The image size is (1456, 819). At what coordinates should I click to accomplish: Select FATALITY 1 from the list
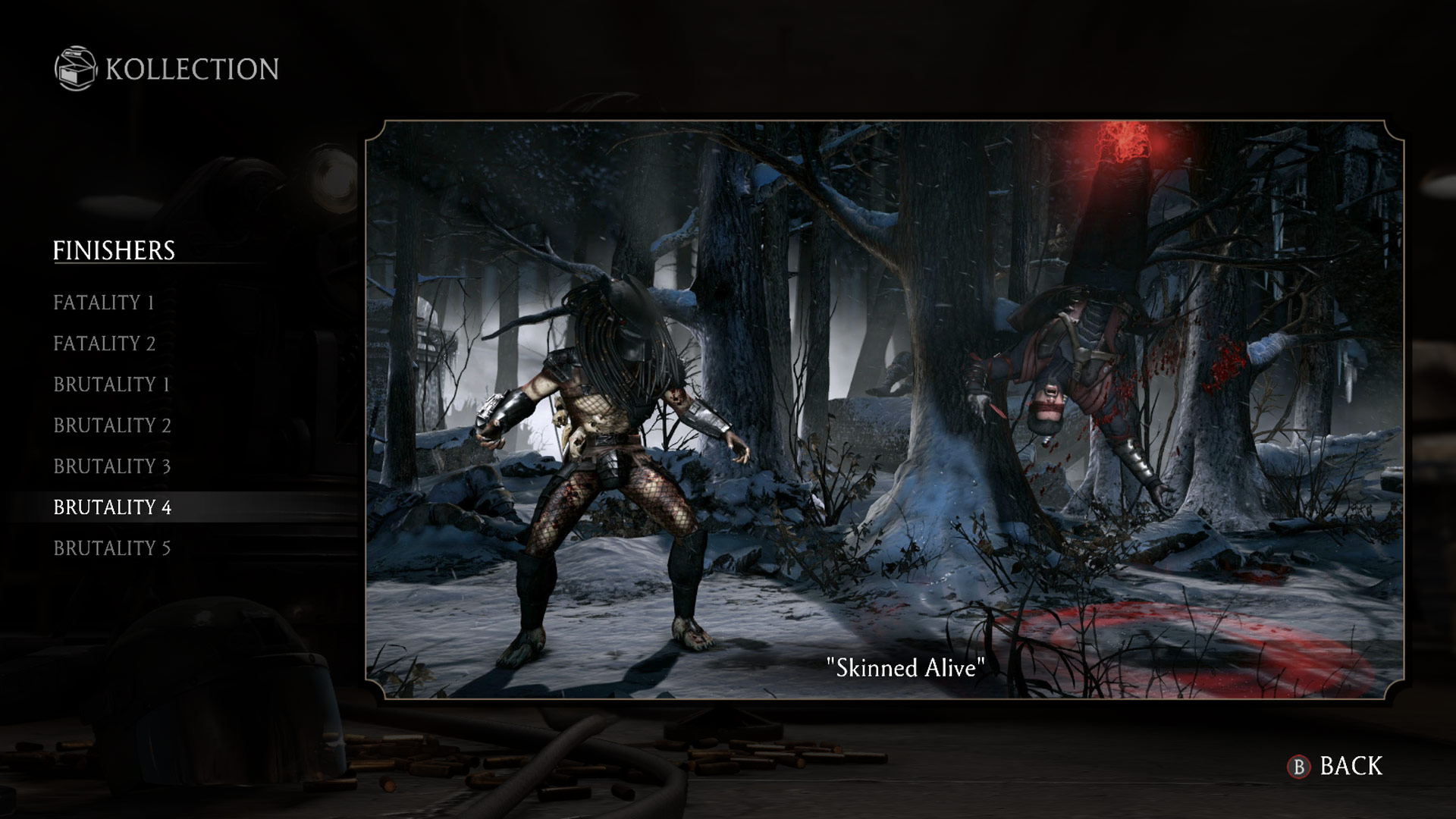[104, 303]
